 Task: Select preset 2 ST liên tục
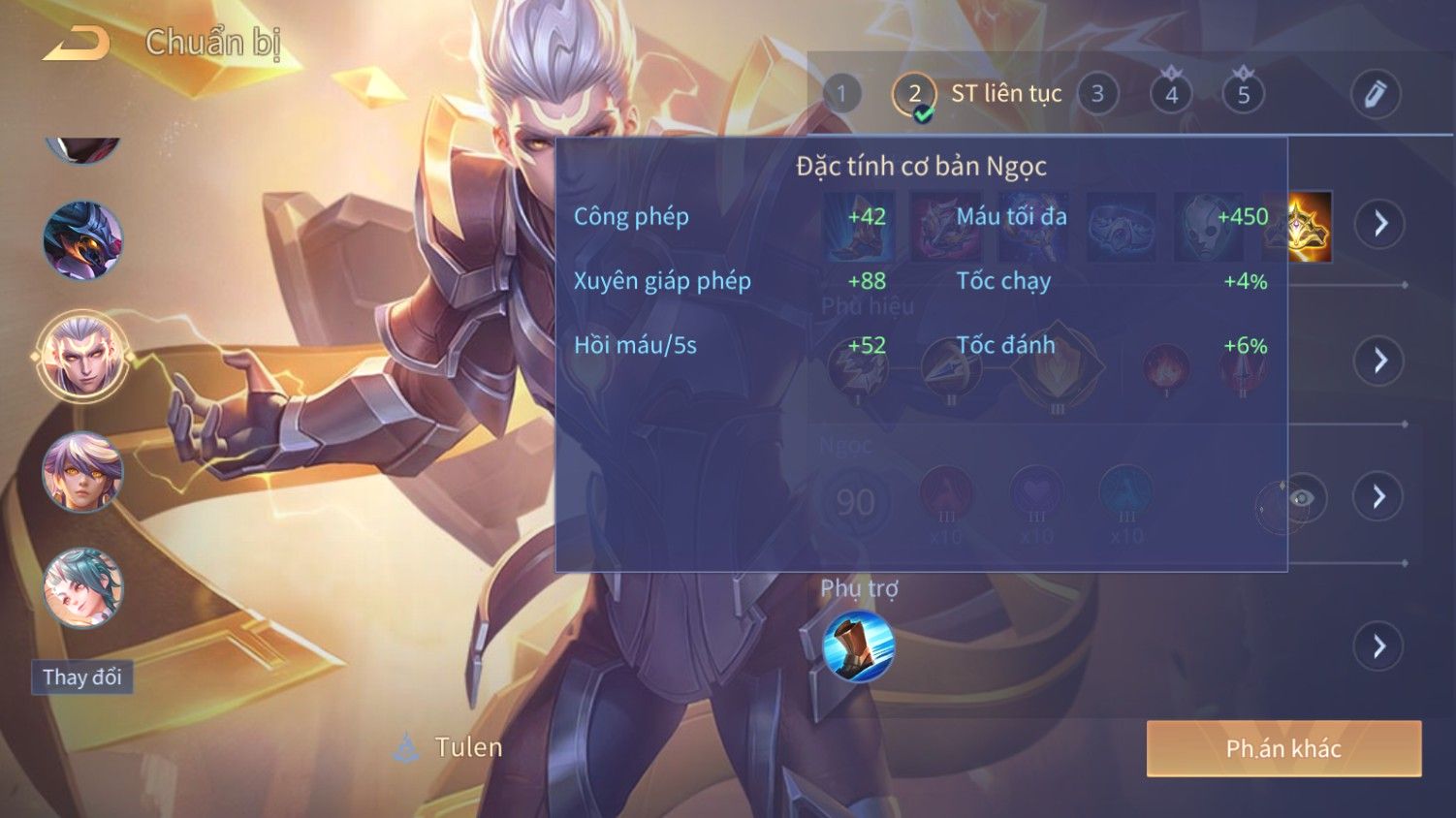(914, 94)
